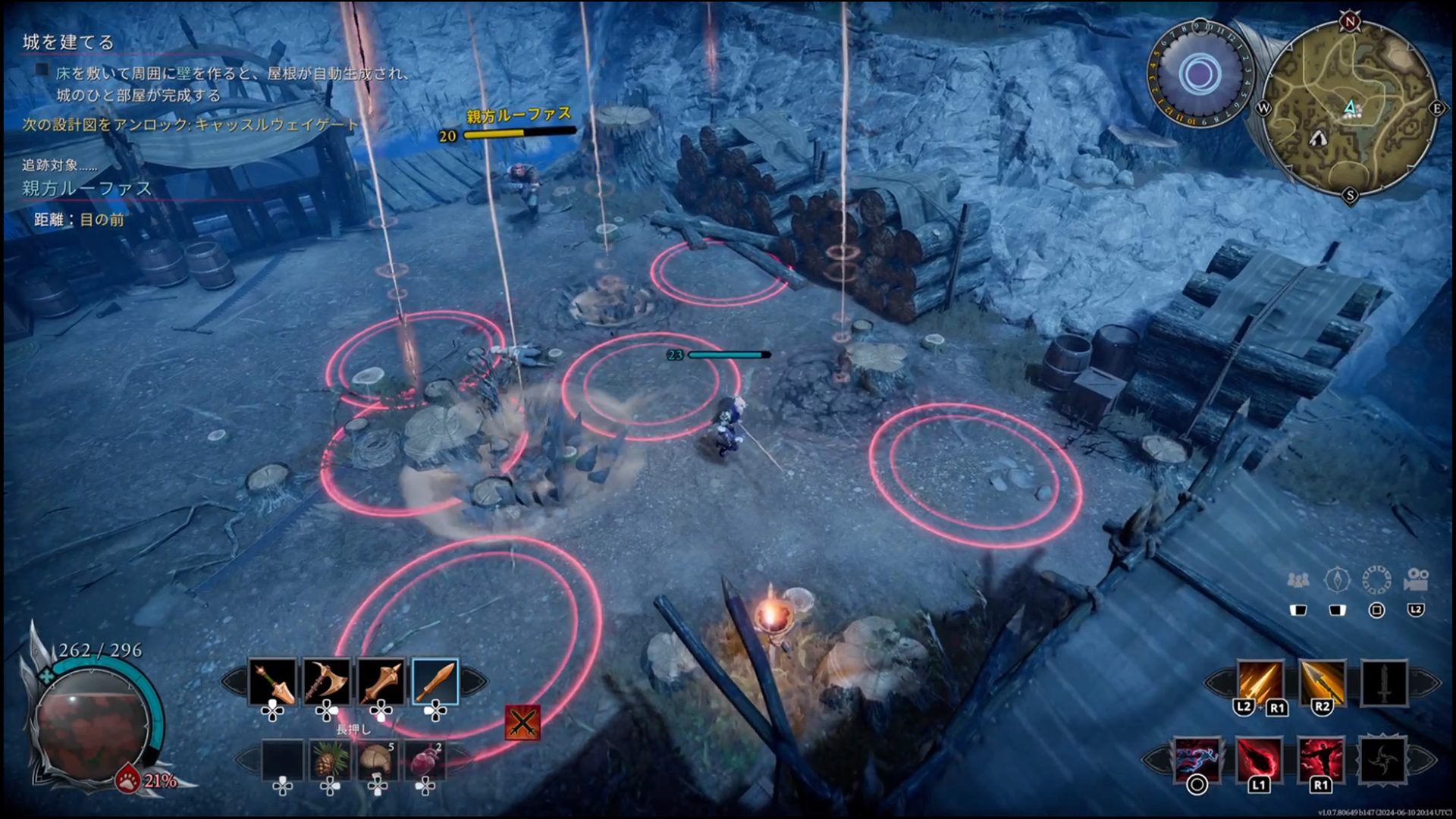Screen dimensions: 1456x819
Task: Select the green-handled spear weapon slot
Action: tap(274, 682)
